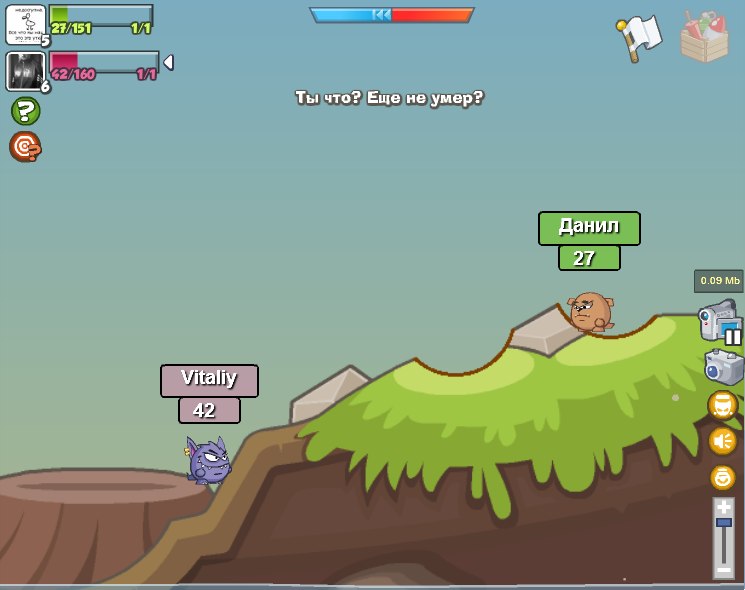The width and height of the screenshot is (745, 590).
Task: Take a screenshot with the photo camera
Action: (723, 367)
